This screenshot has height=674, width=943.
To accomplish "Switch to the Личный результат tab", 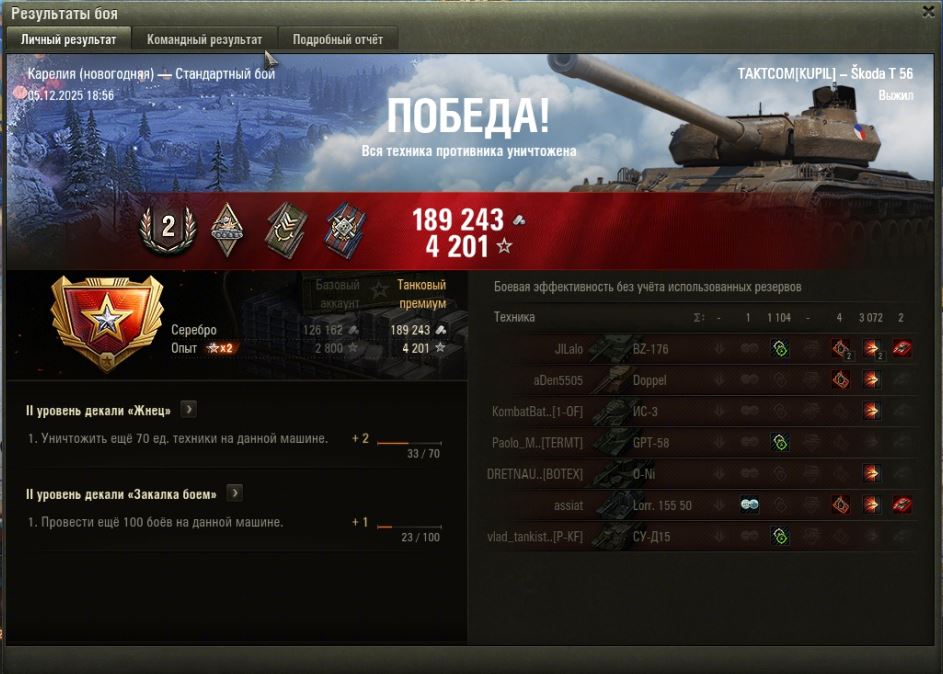I will (68, 40).
